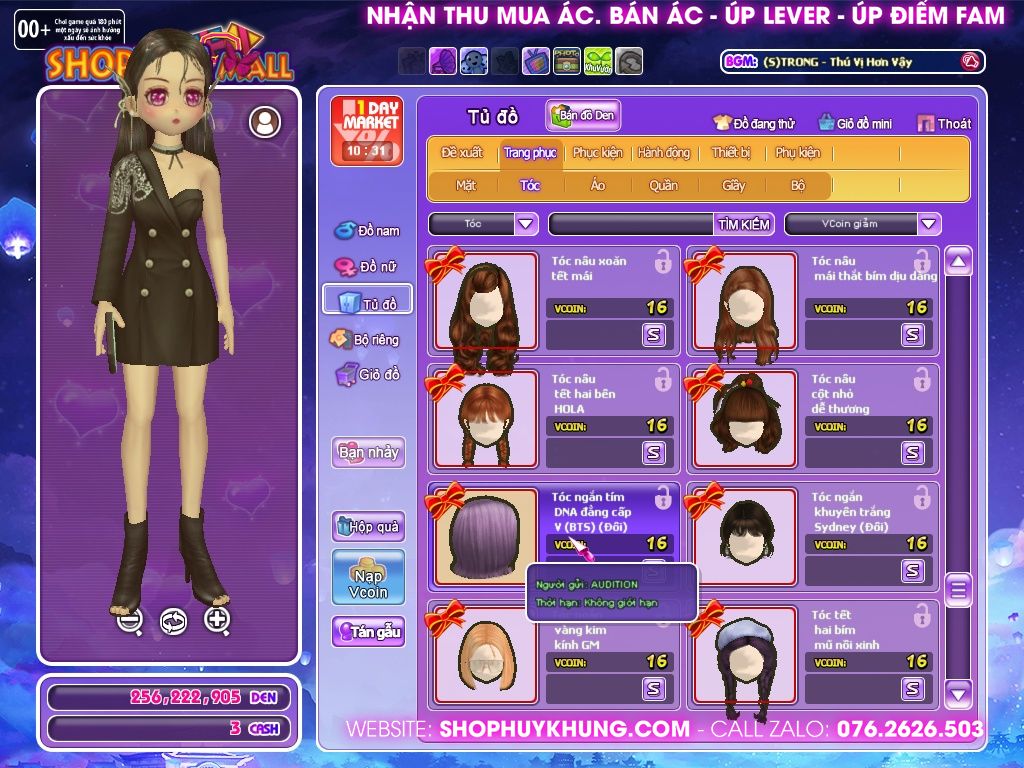
Task: Click the Nạp Vcoin button
Action: (x=368, y=577)
